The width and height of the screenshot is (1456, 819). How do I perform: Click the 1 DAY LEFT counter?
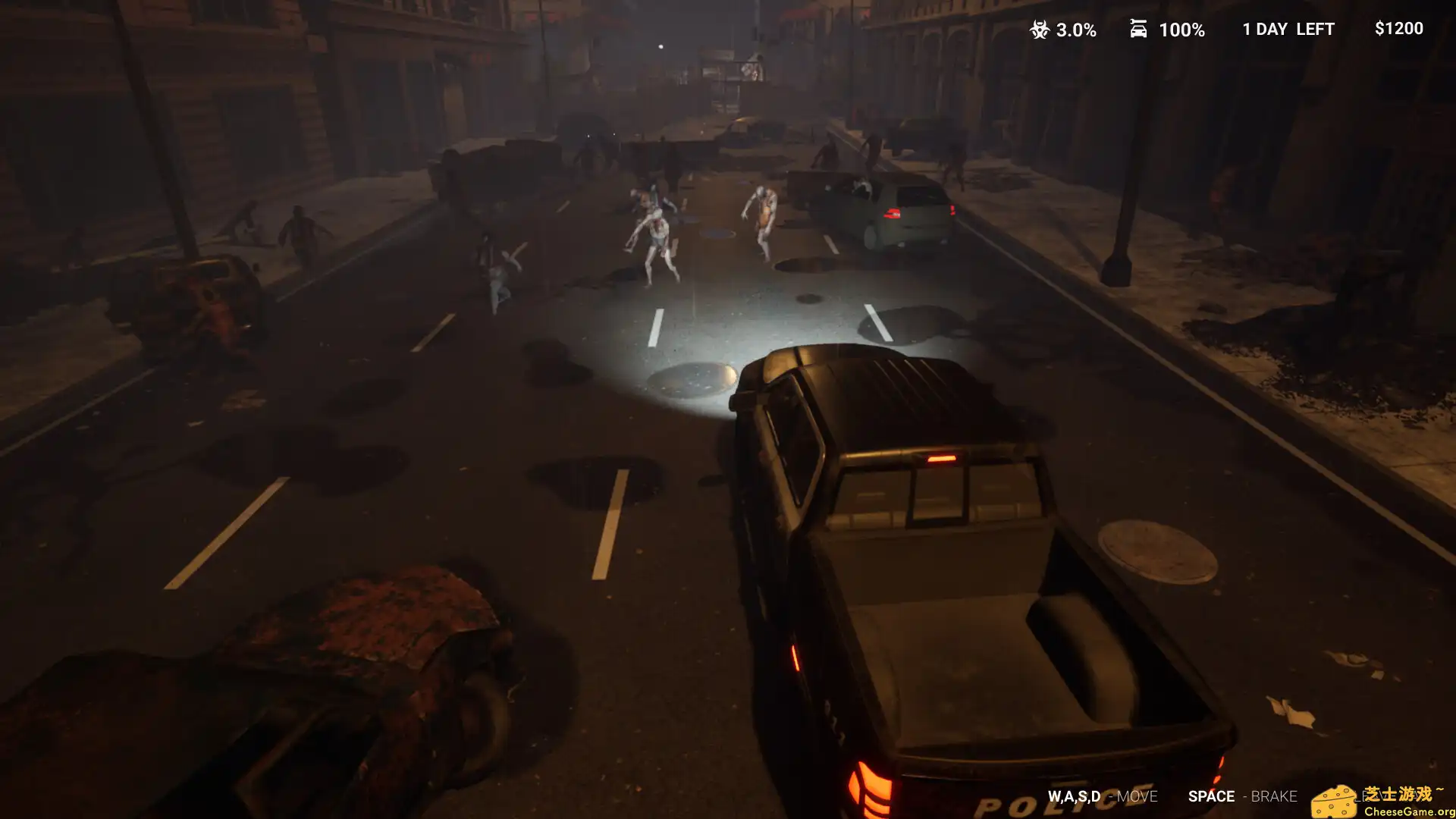pyautogui.click(x=1288, y=29)
